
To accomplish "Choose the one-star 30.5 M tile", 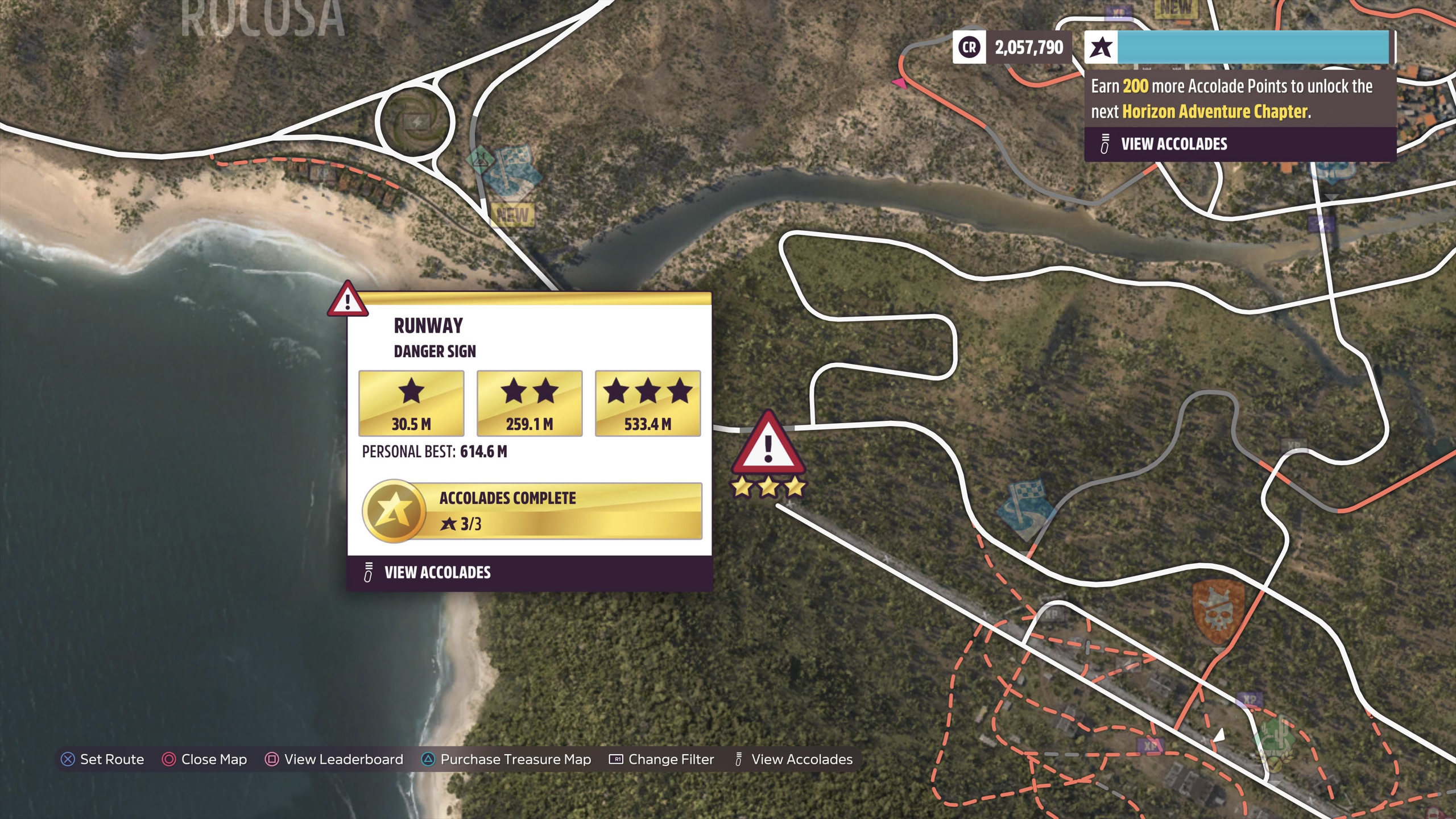I will tap(411, 403).
